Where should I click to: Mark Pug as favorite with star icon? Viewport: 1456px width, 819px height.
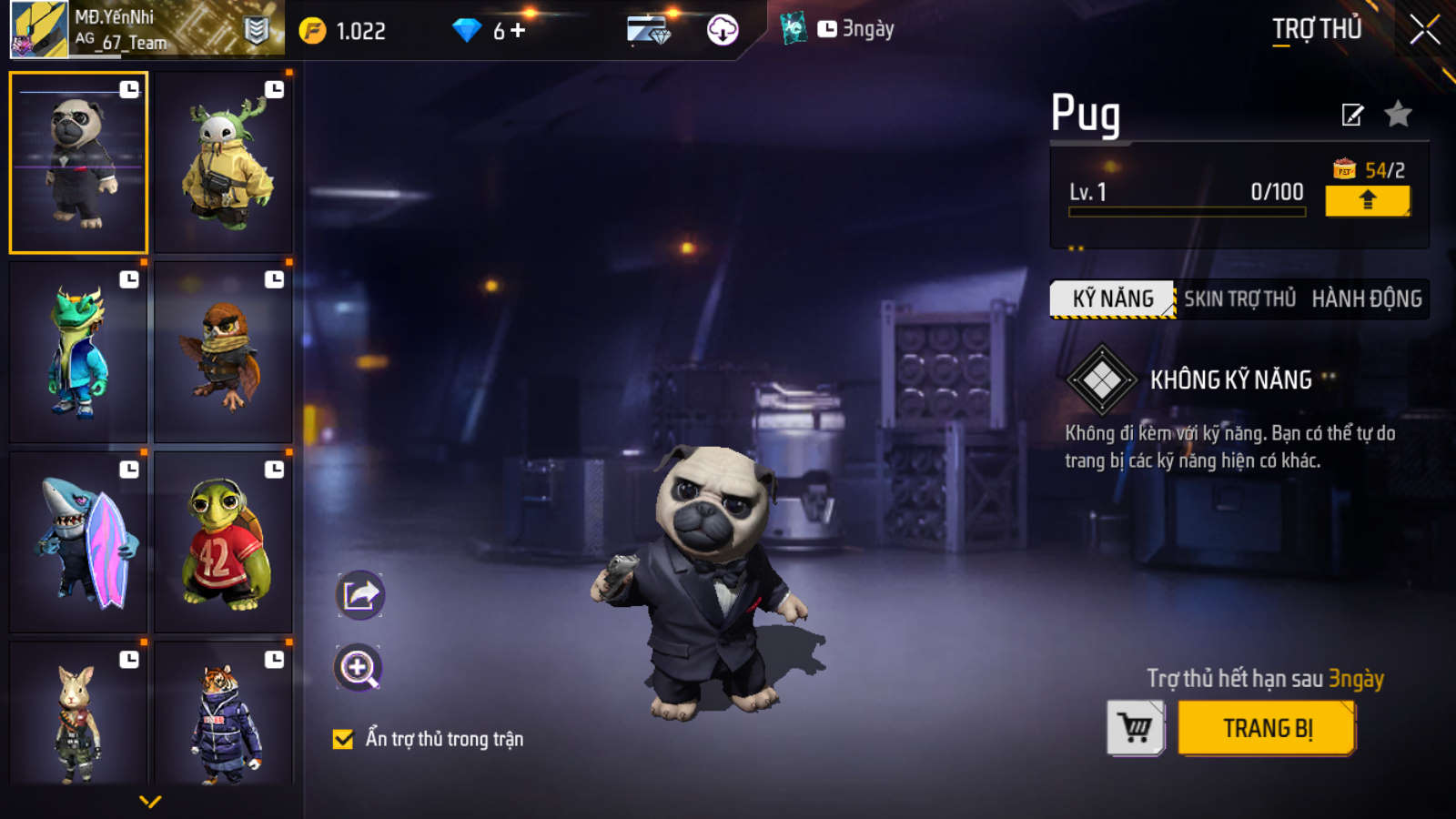[1398, 115]
